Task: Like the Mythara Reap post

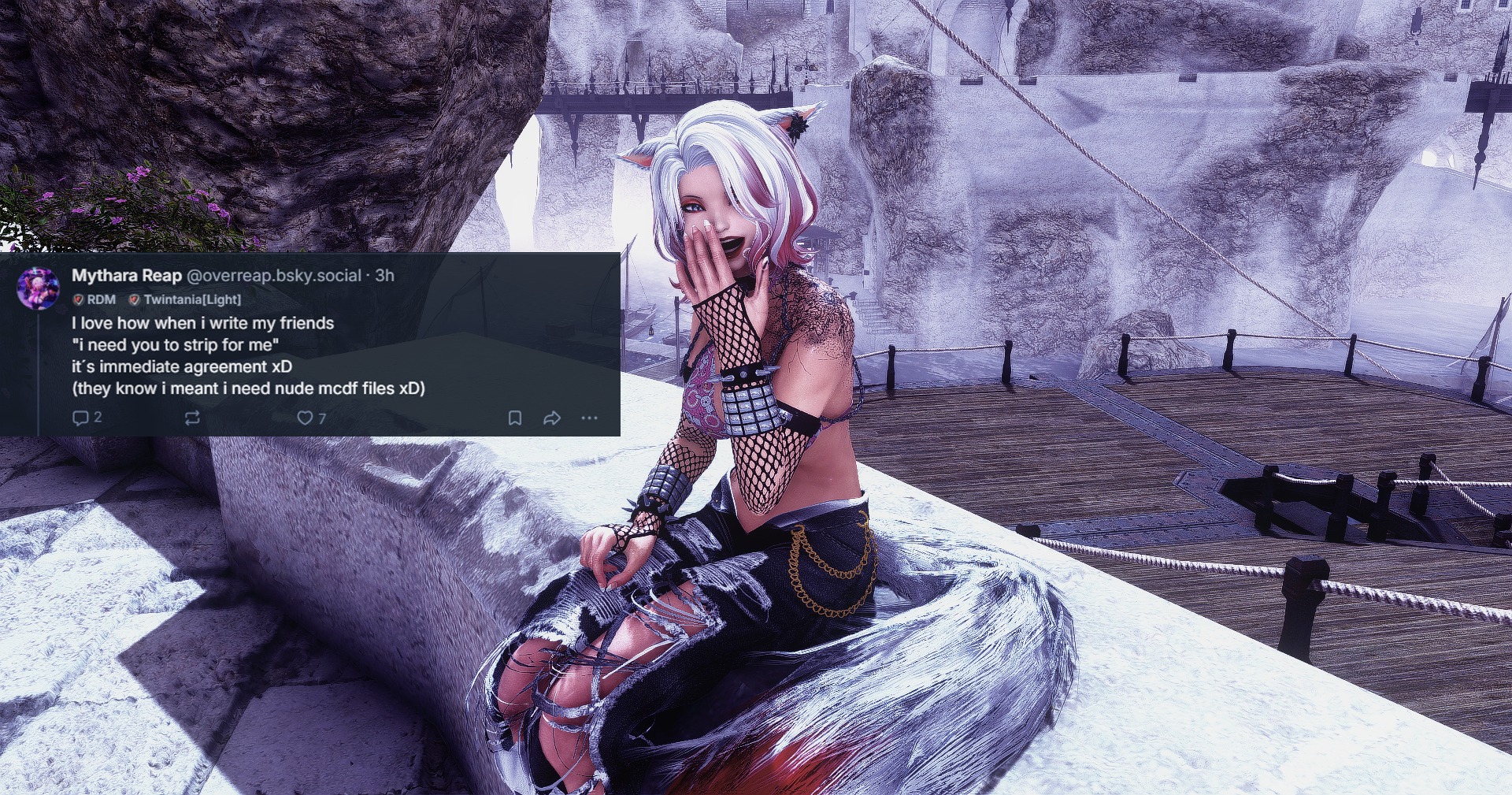Action: coord(305,418)
